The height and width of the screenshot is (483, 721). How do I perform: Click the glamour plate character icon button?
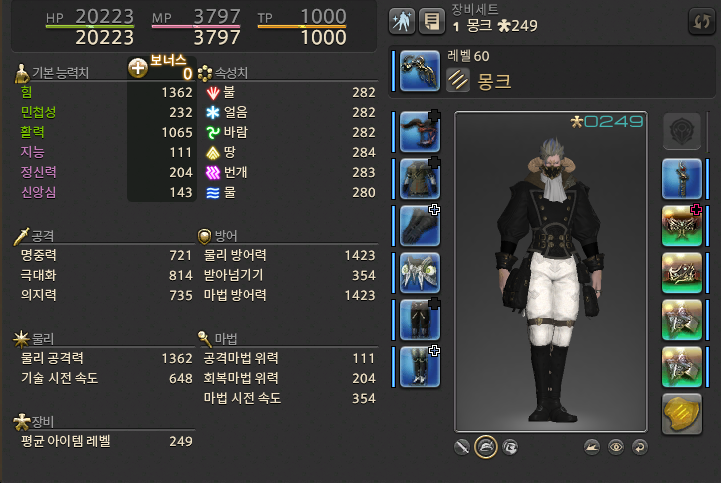pyautogui.click(x=403, y=19)
